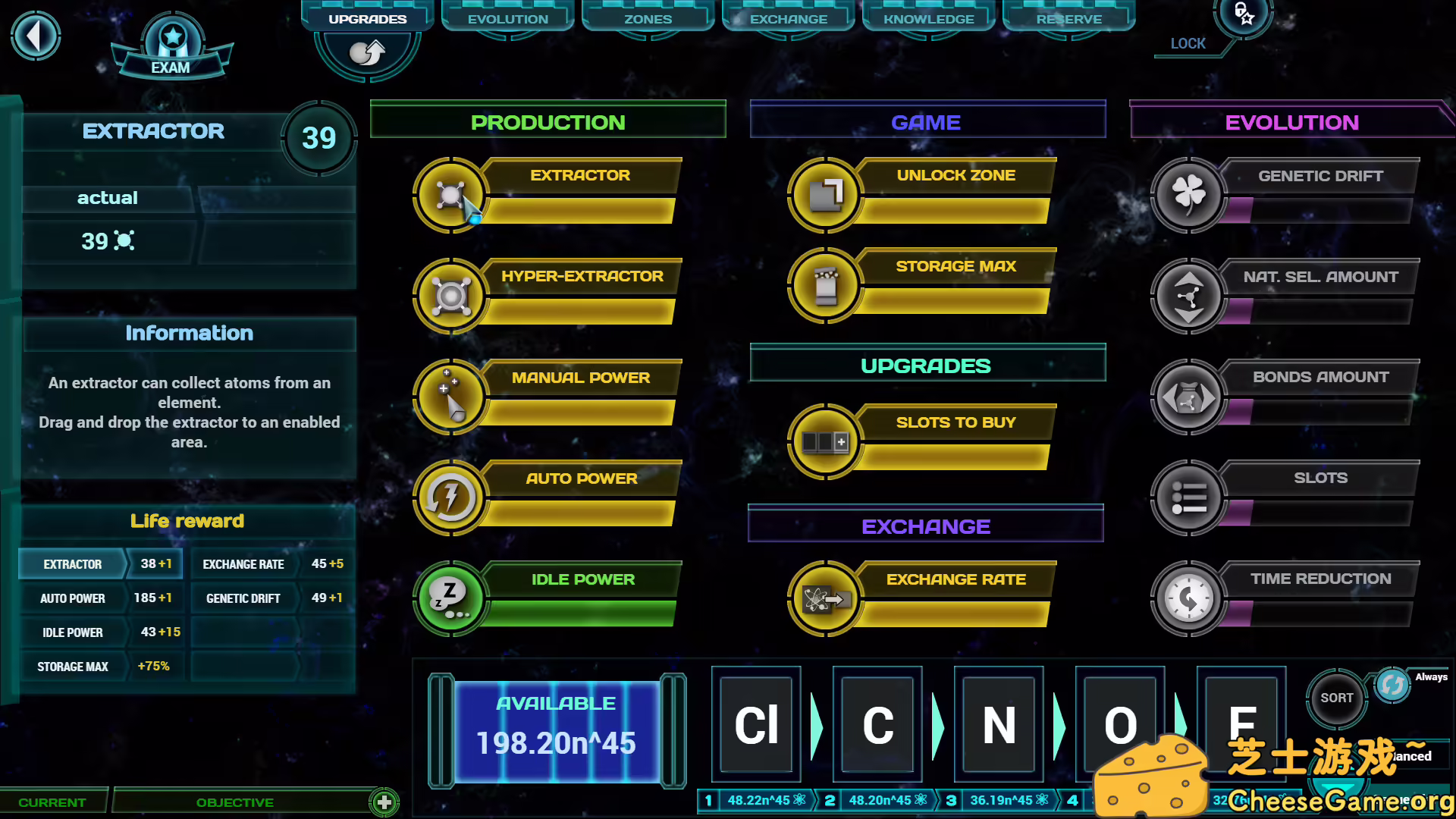Select the Extractor production icon
The width and height of the screenshot is (1456, 819).
click(x=450, y=194)
